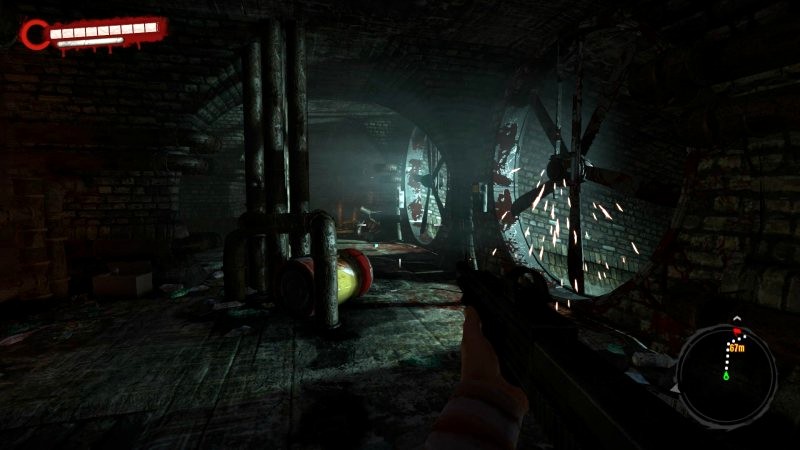Click the green player arrow on the minimap
The height and width of the screenshot is (450, 800).
[x=726, y=376]
